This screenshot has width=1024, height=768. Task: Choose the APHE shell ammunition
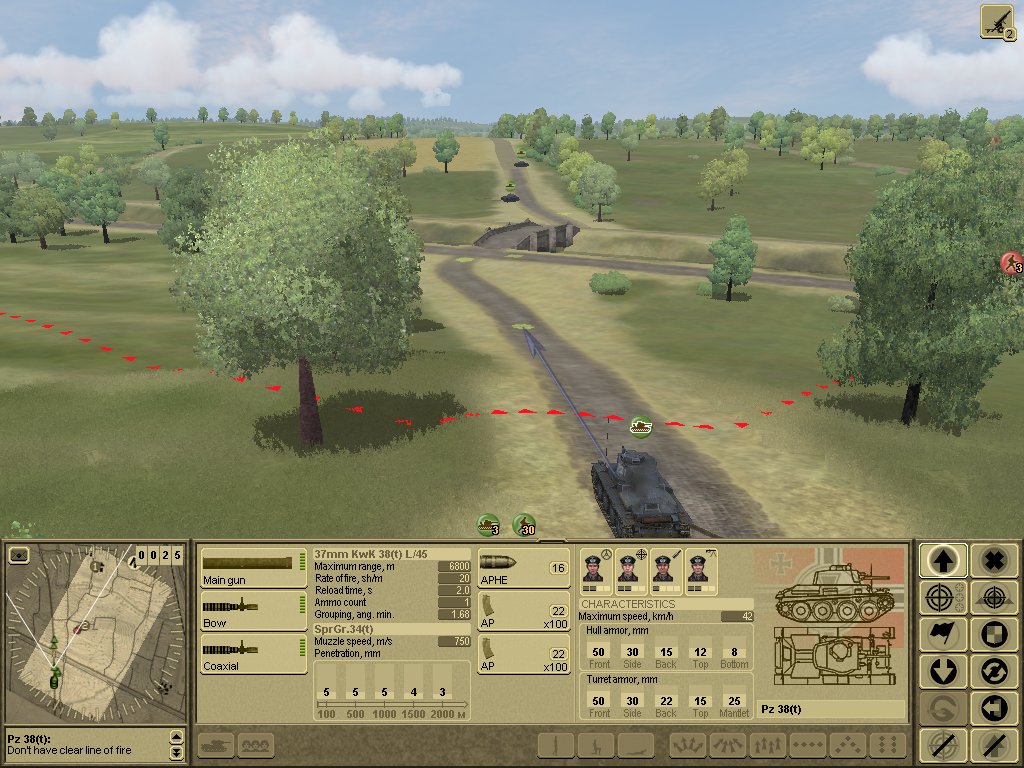[523, 567]
